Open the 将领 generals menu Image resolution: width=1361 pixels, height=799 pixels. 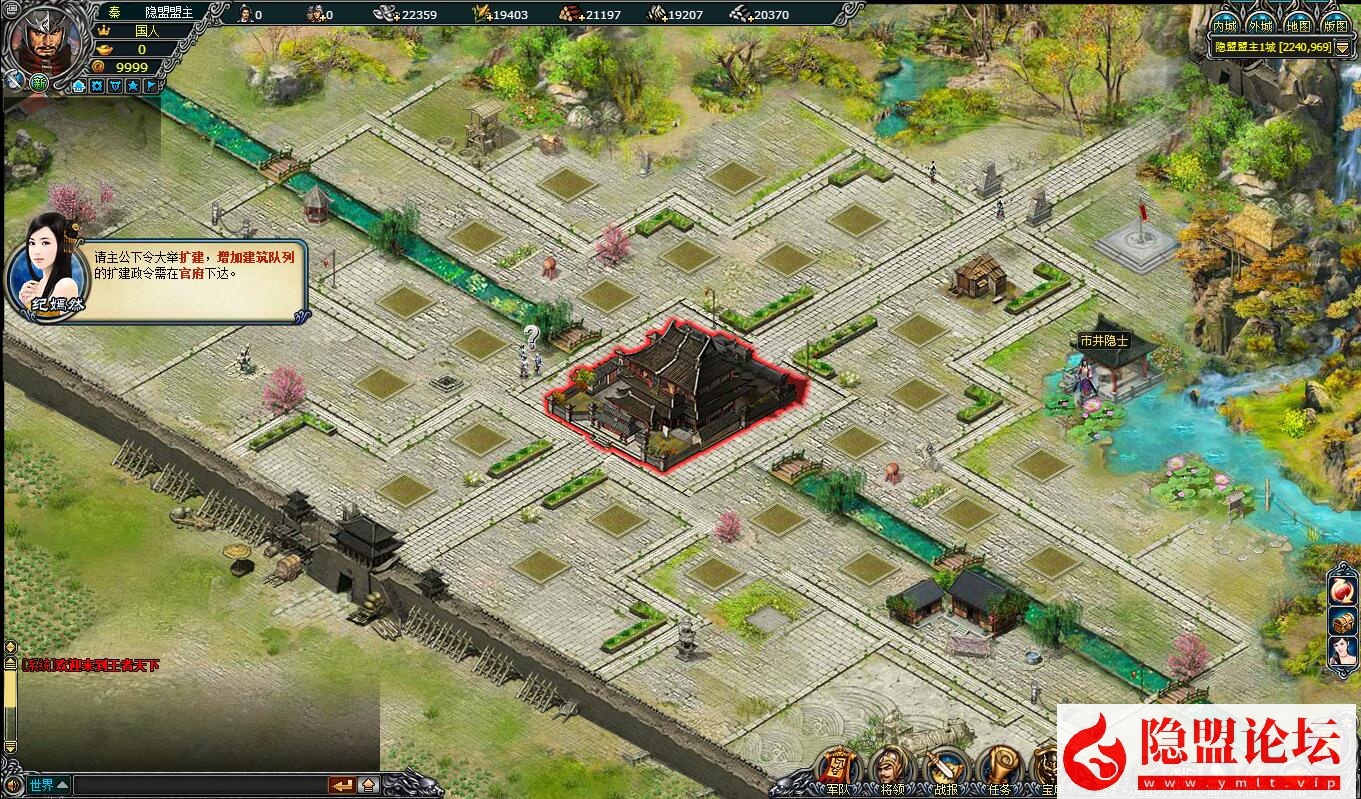coord(892,770)
